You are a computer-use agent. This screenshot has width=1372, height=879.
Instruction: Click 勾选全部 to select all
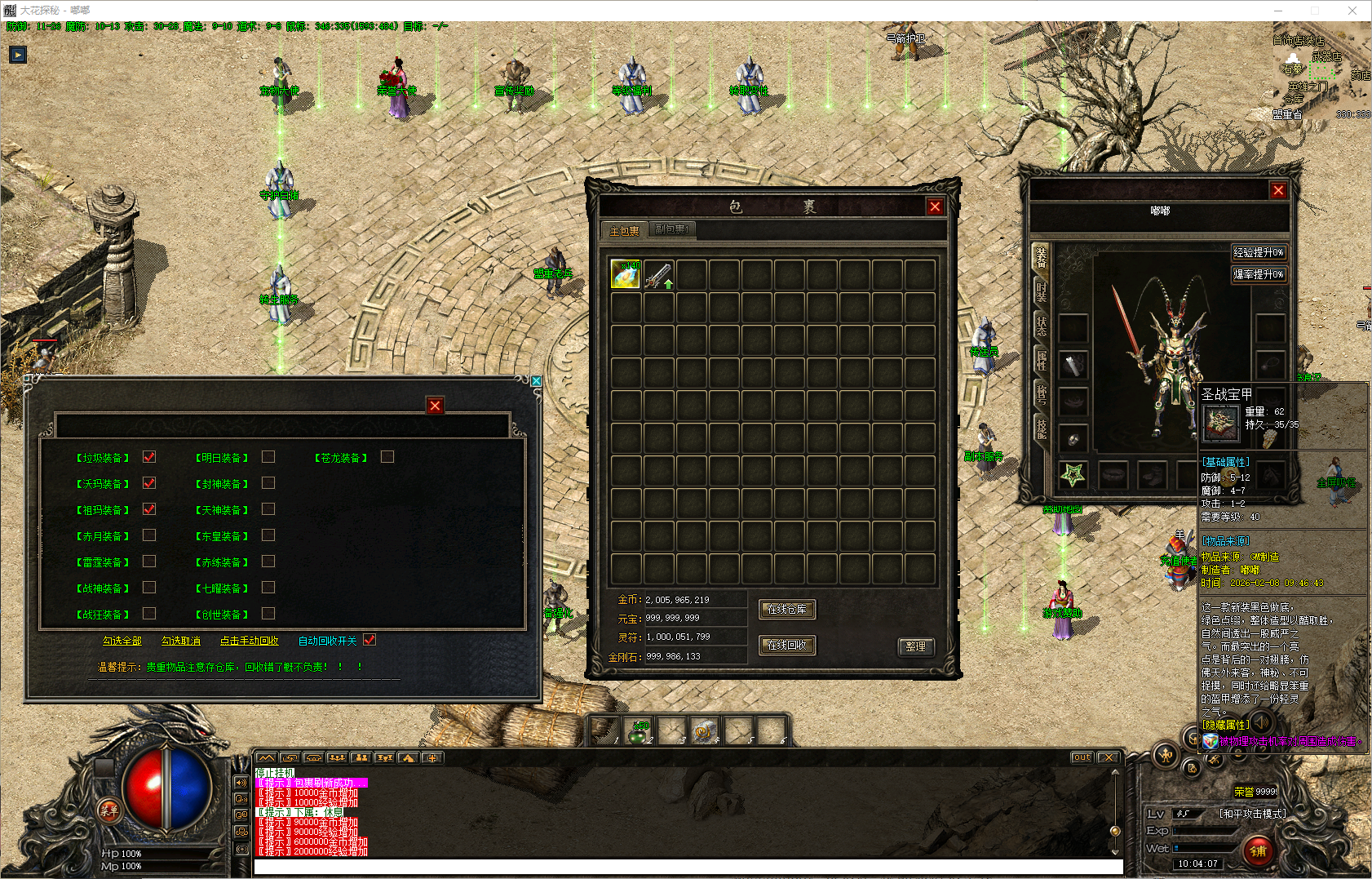tap(122, 641)
